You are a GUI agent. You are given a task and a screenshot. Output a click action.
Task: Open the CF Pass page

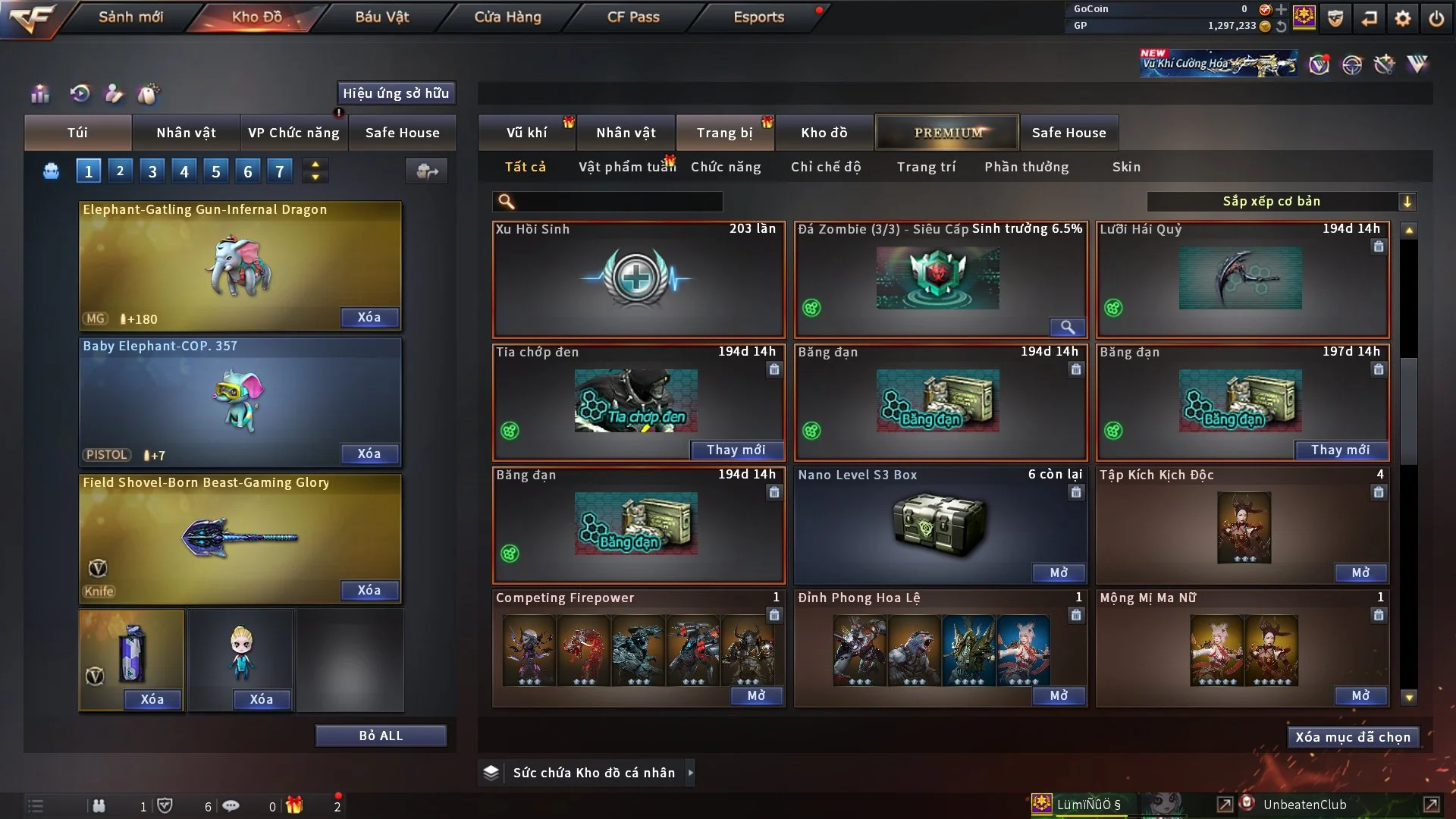point(633,17)
